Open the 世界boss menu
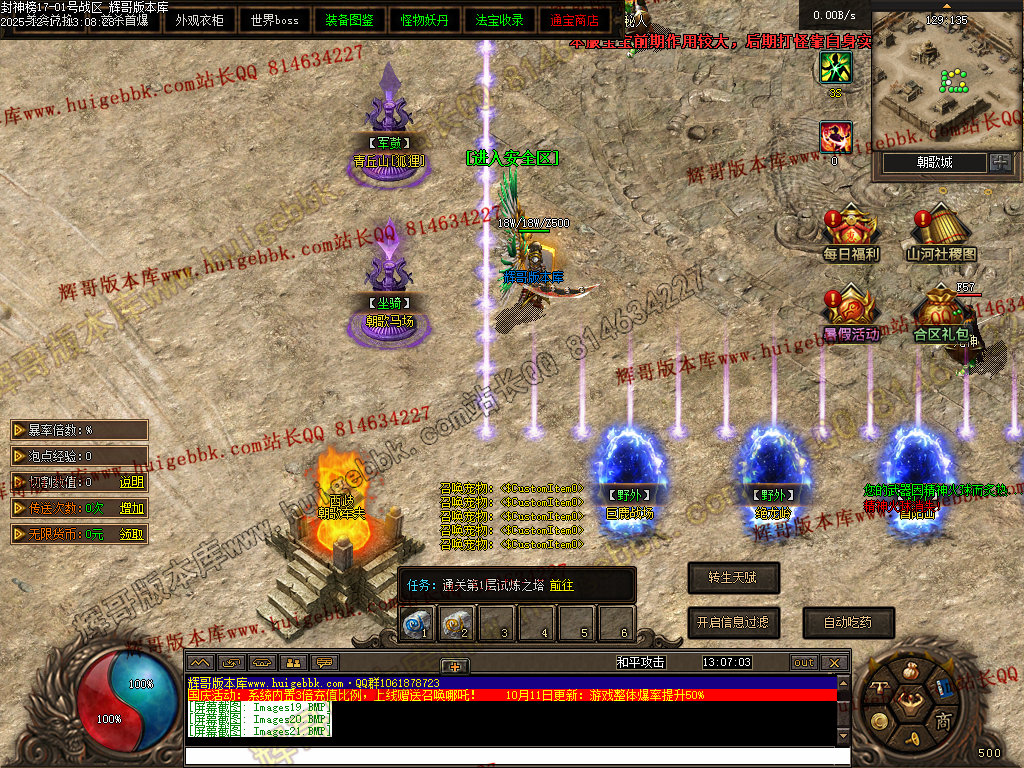The height and width of the screenshot is (768, 1024). 274,20
